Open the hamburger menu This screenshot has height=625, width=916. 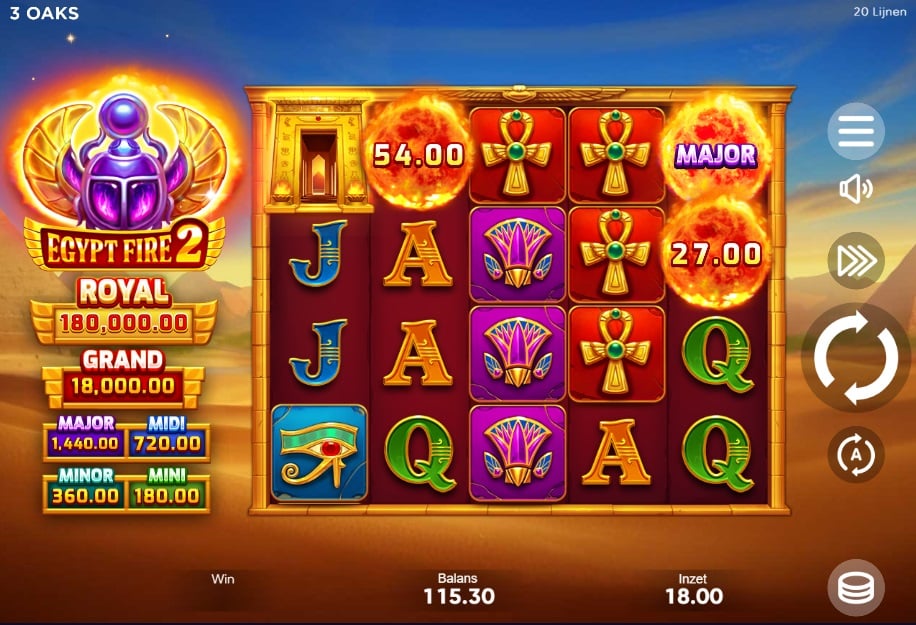pyautogui.click(x=855, y=130)
